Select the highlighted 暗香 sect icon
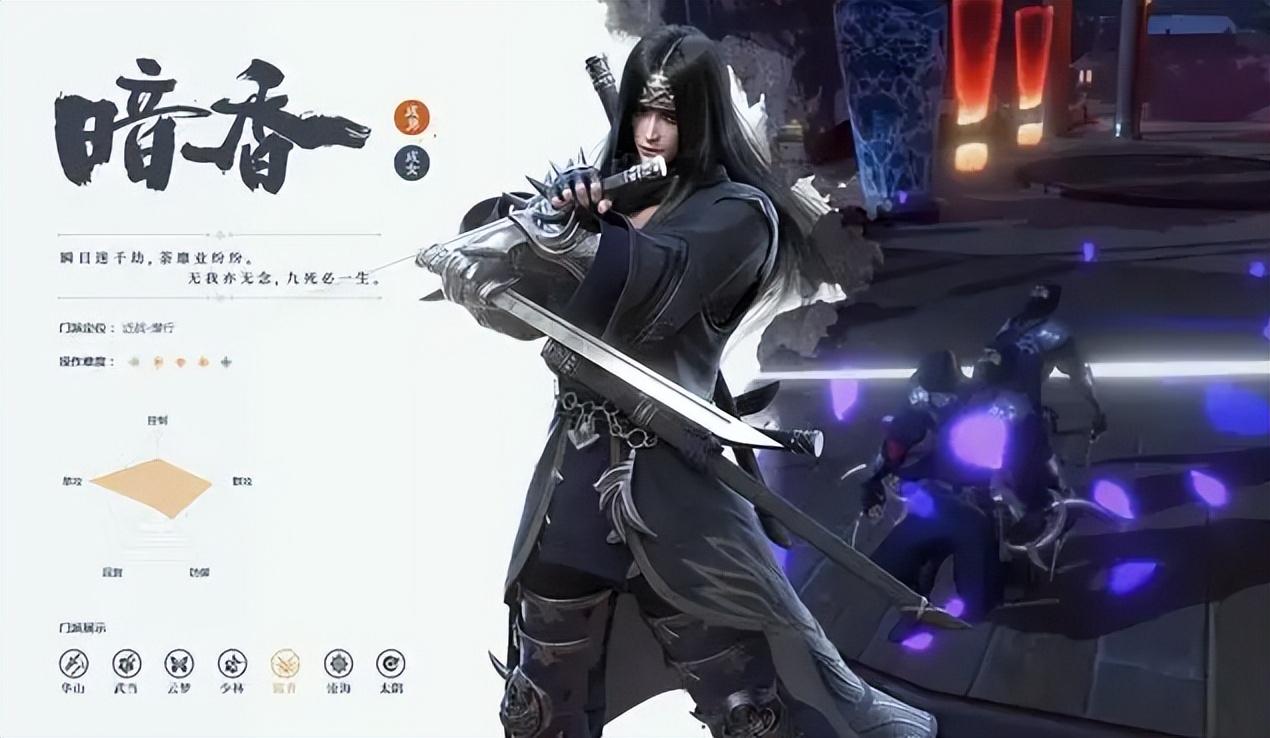This screenshot has width=1270, height=738. click(x=285, y=663)
